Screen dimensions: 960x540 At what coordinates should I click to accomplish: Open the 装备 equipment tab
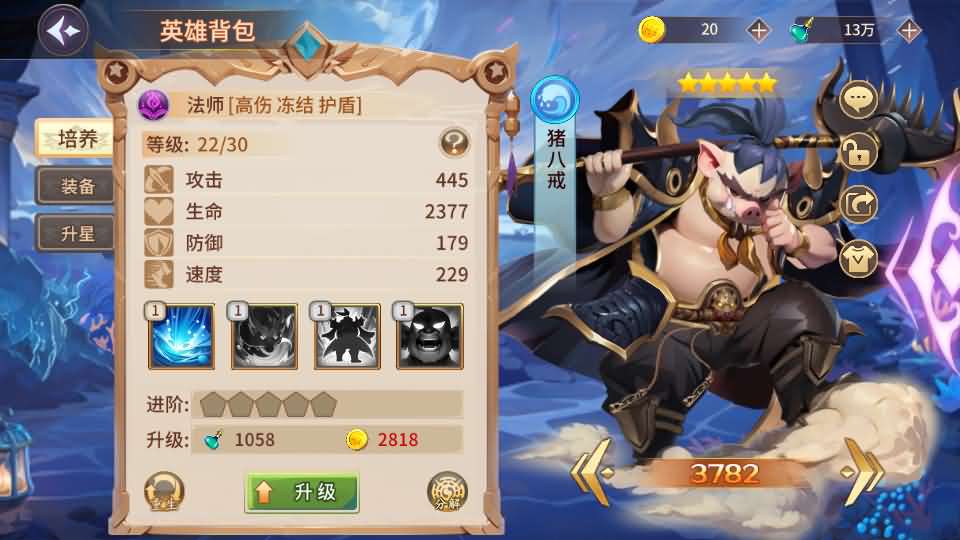pos(76,186)
